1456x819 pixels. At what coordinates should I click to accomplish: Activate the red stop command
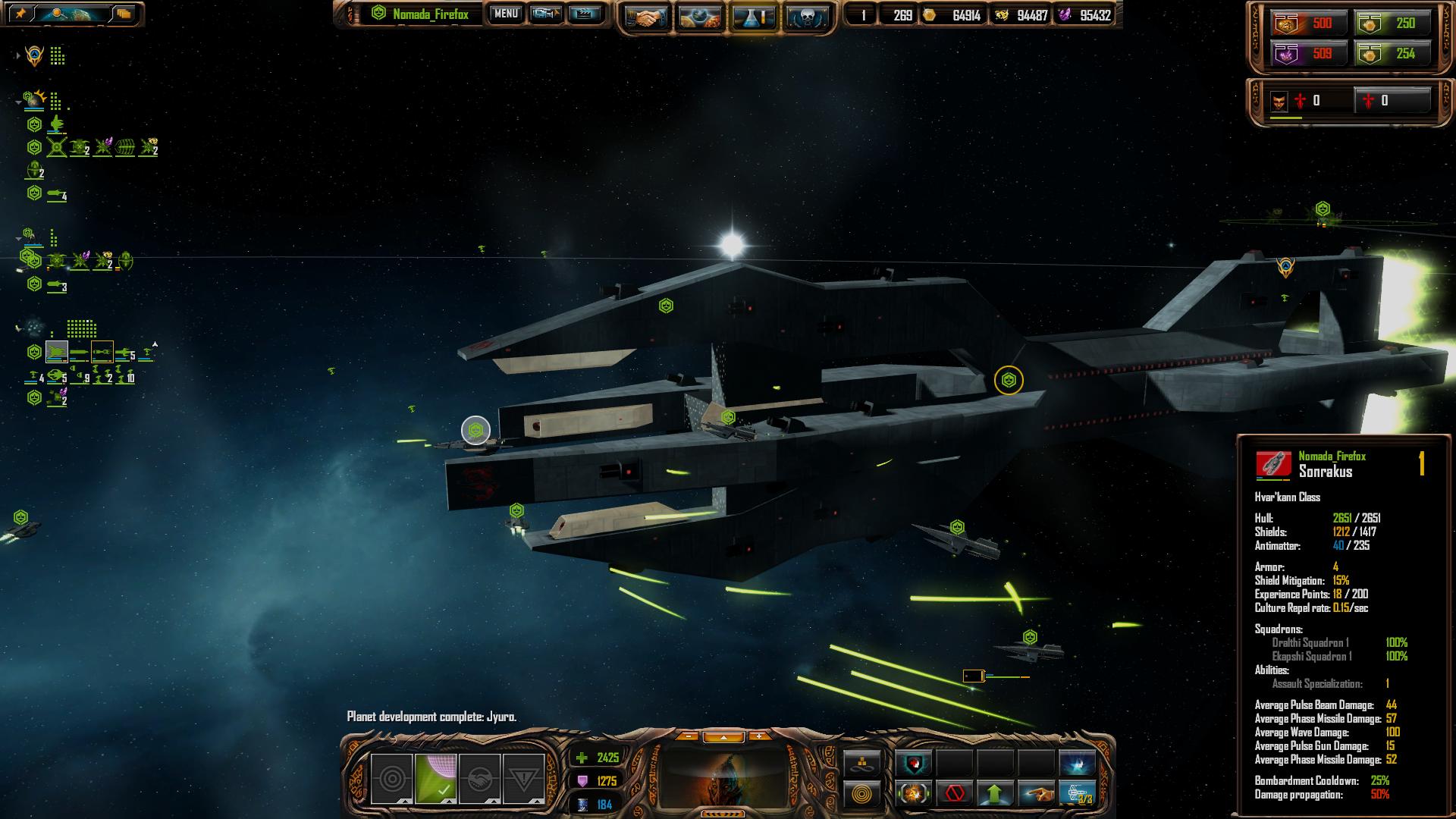coord(955,794)
